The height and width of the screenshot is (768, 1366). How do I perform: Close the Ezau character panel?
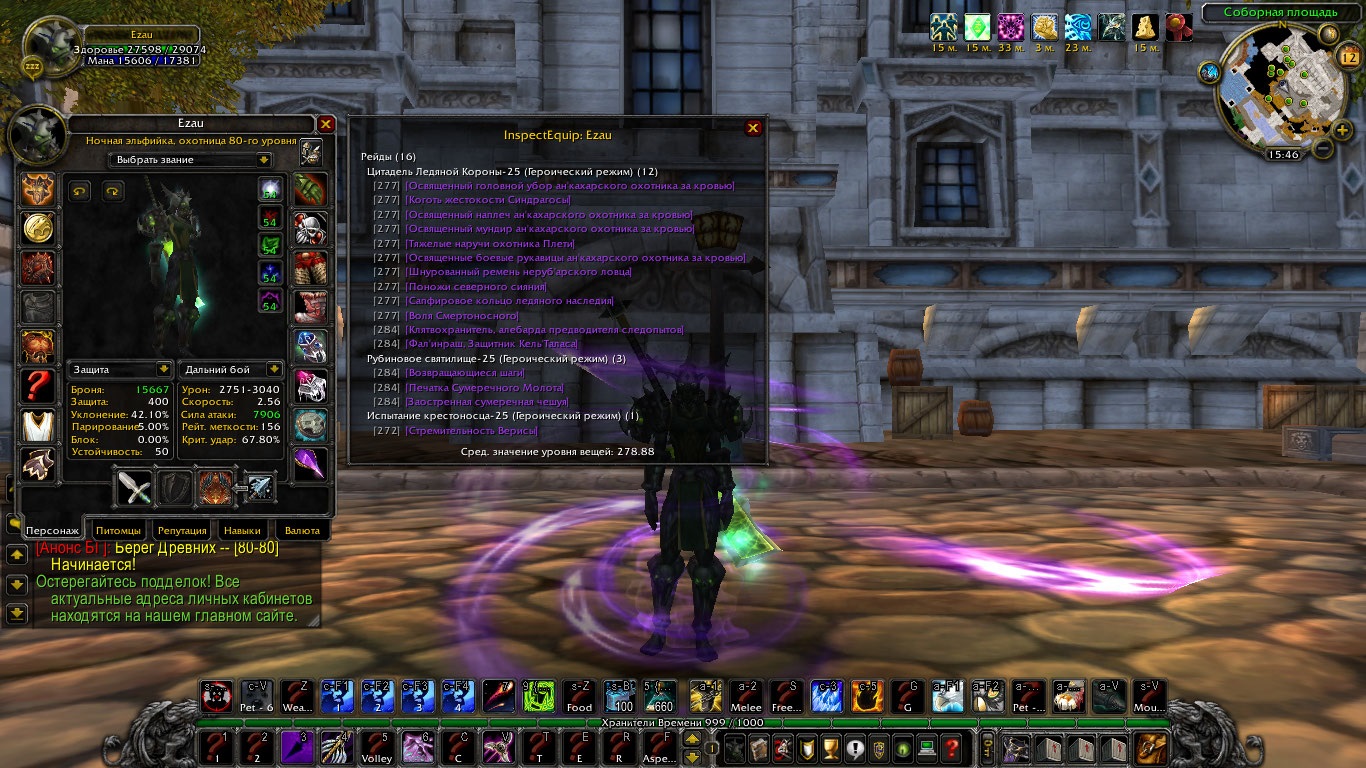326,124
